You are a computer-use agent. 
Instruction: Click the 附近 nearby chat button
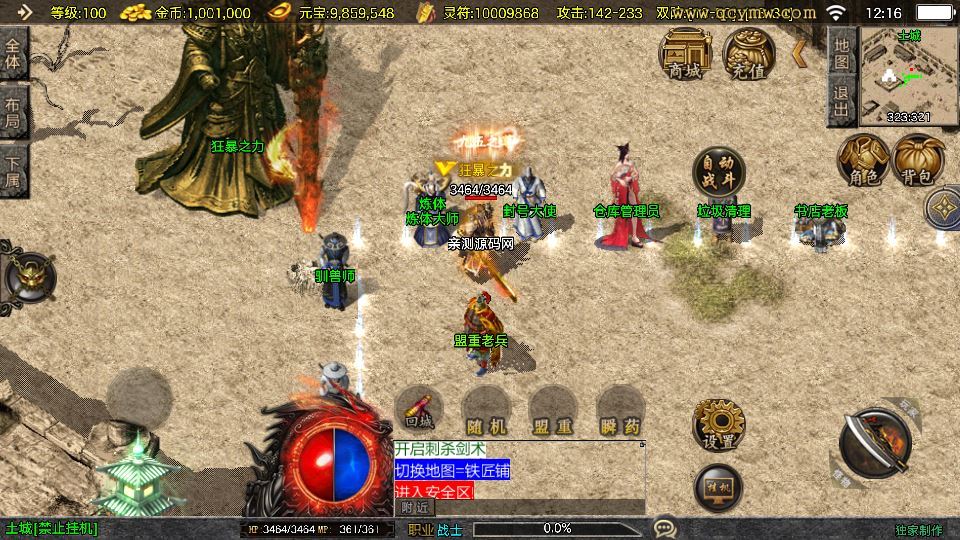[x=415, y=507]
